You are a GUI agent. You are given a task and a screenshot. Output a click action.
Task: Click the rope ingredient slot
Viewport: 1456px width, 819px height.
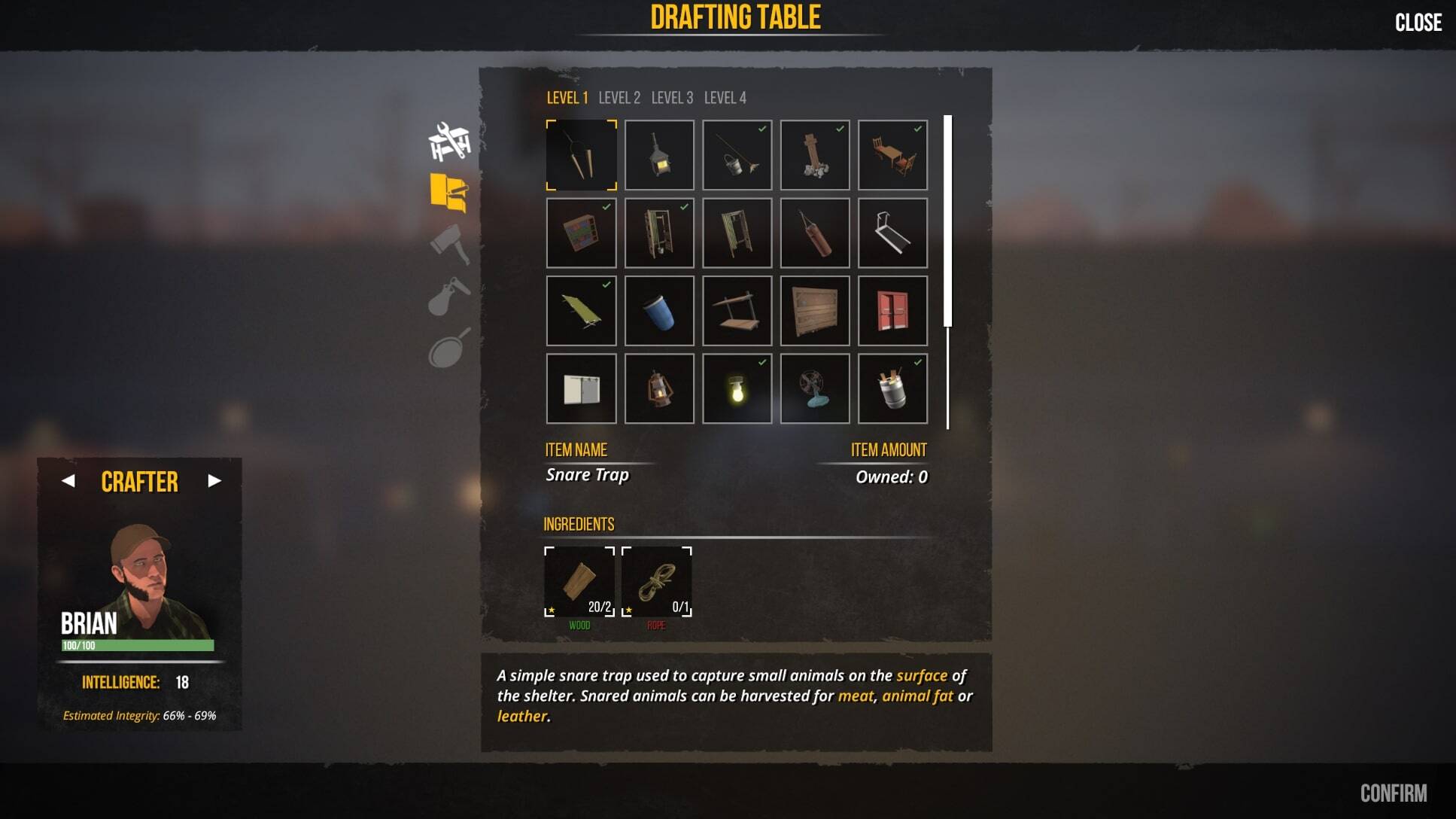pyautogui.click(x=656, y=582)
